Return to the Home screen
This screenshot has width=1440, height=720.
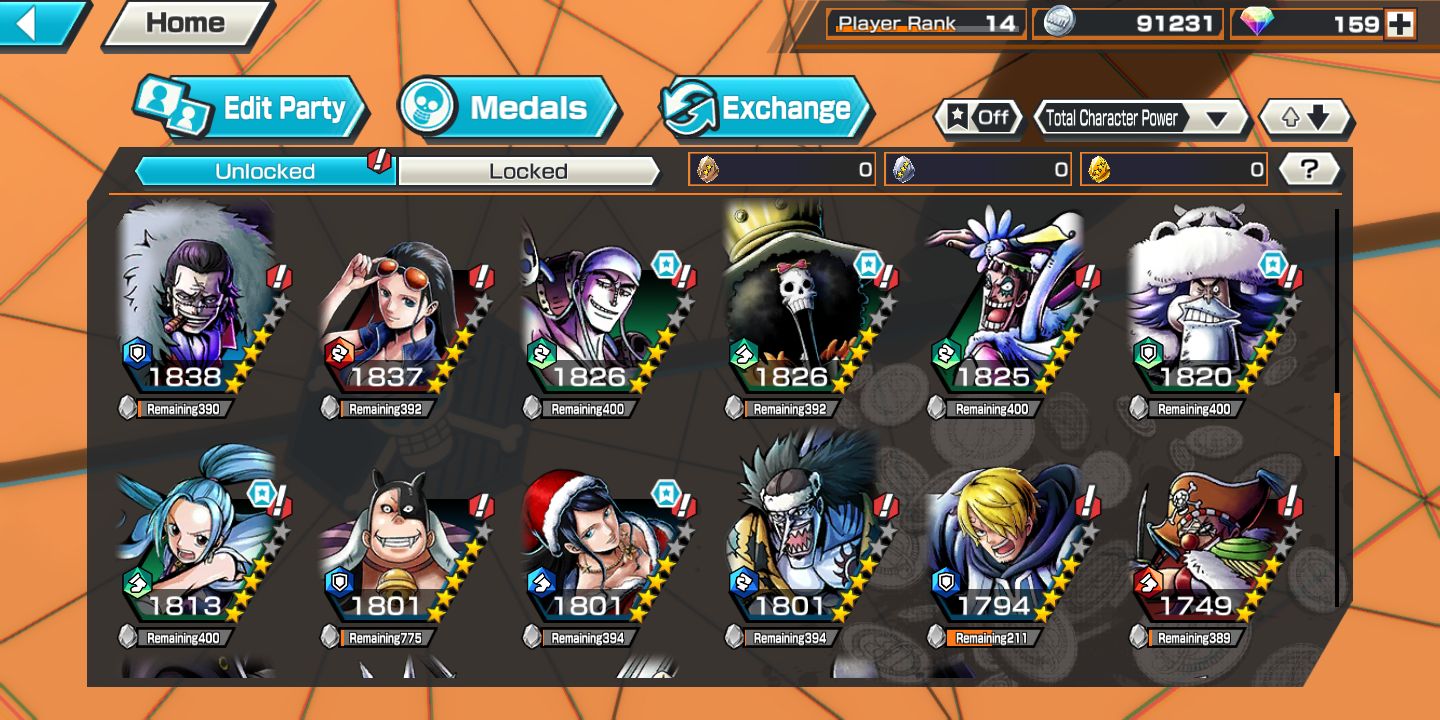[x=185, y=24]
